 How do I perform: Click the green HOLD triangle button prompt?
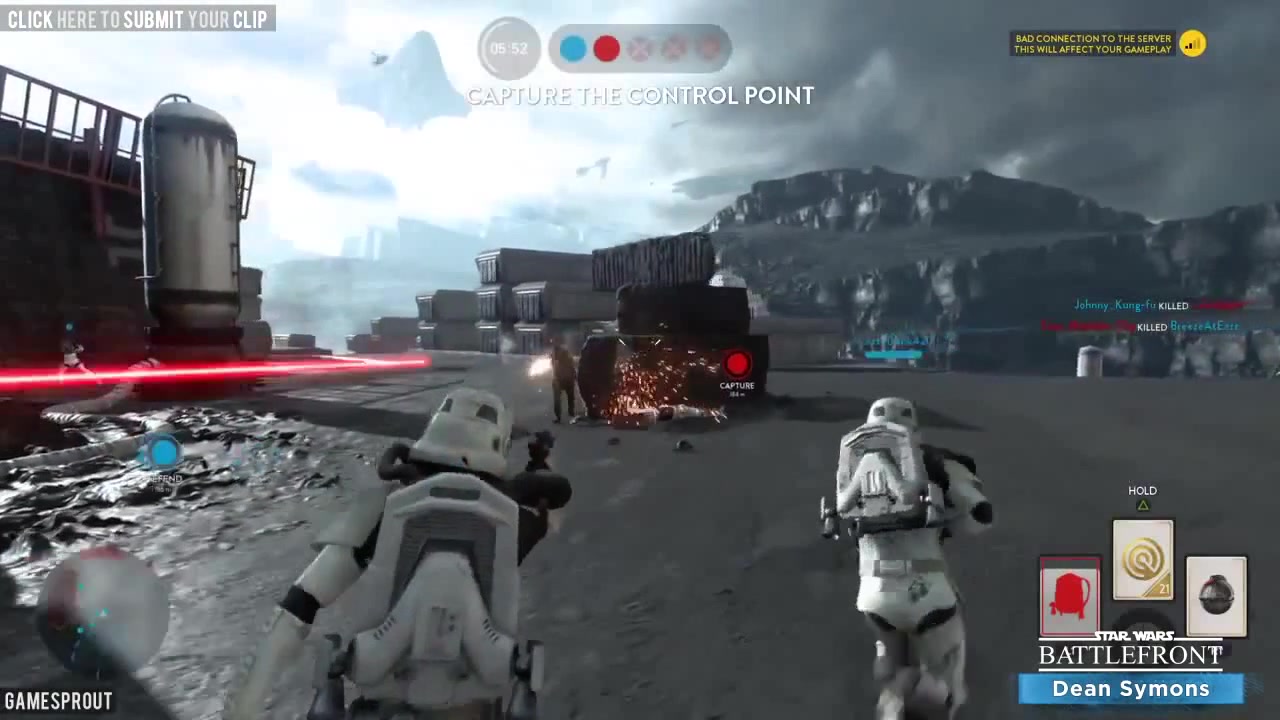[1142, 505]
